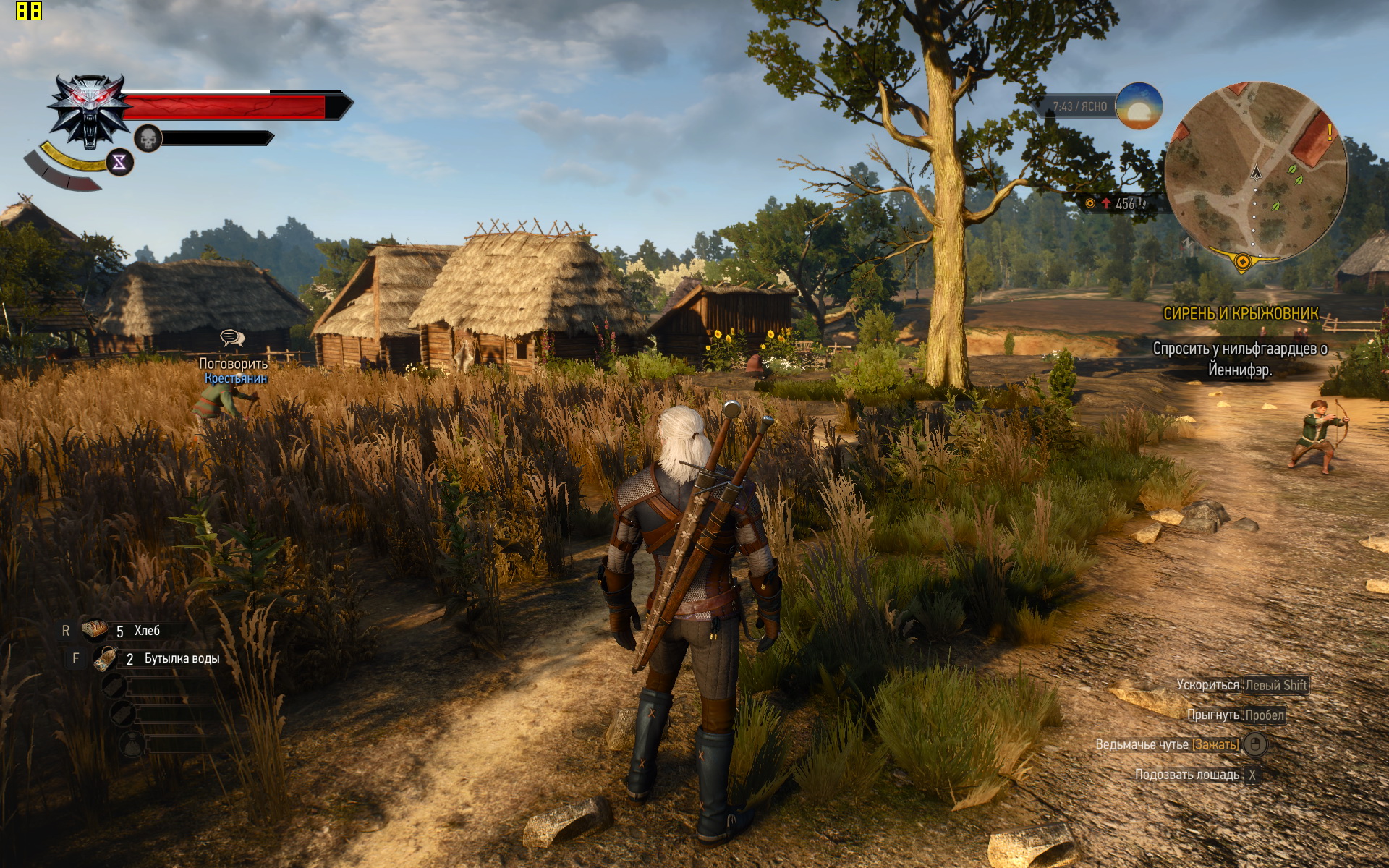Click the yellow quest marker on minimap
The width and height of the screenshot is (1389, 868).
pyautogui.click(x=1242, y=261)
